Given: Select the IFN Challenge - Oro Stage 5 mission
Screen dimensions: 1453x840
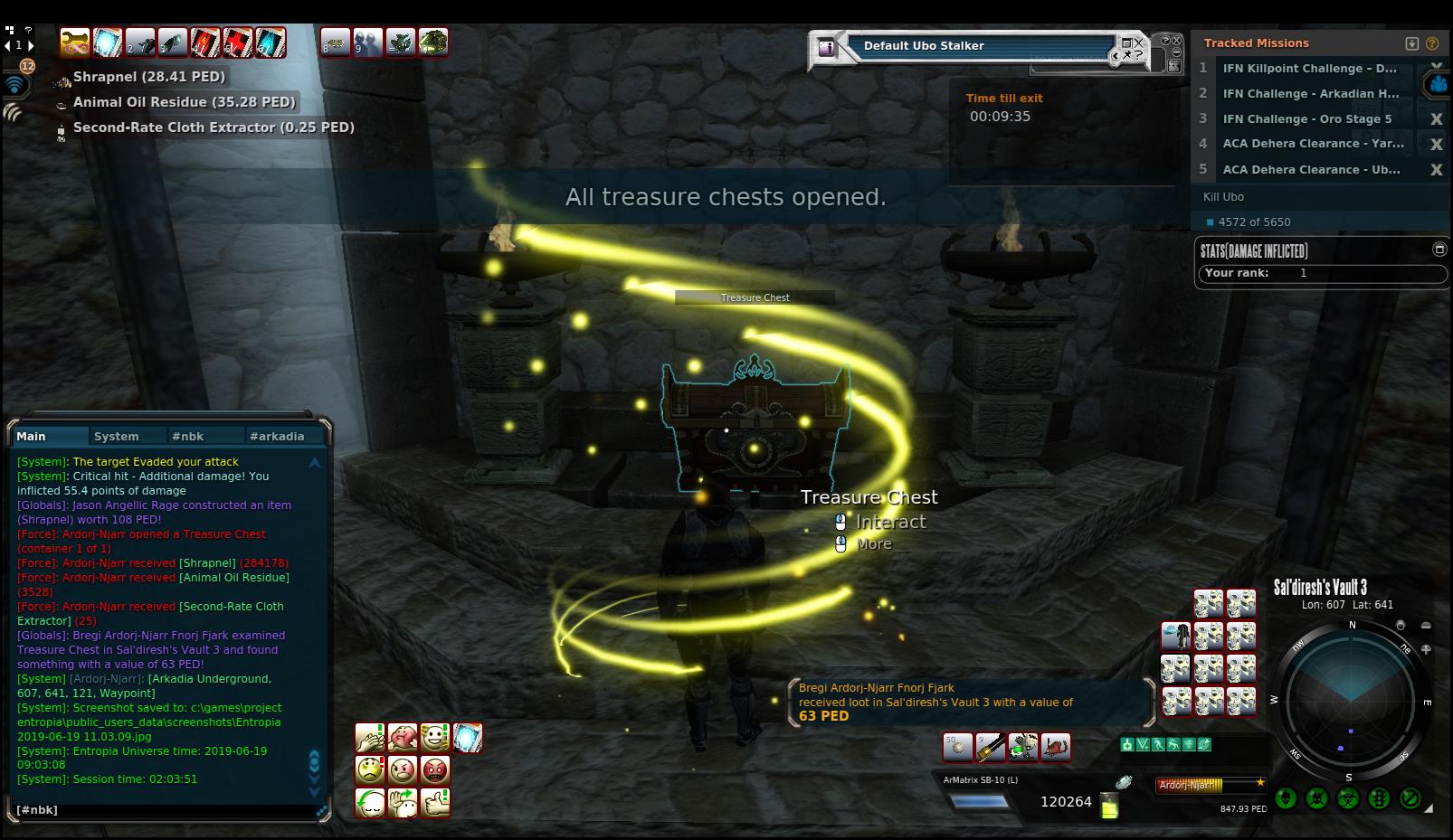Looking at the screenshot, I should click(1306, 118).
